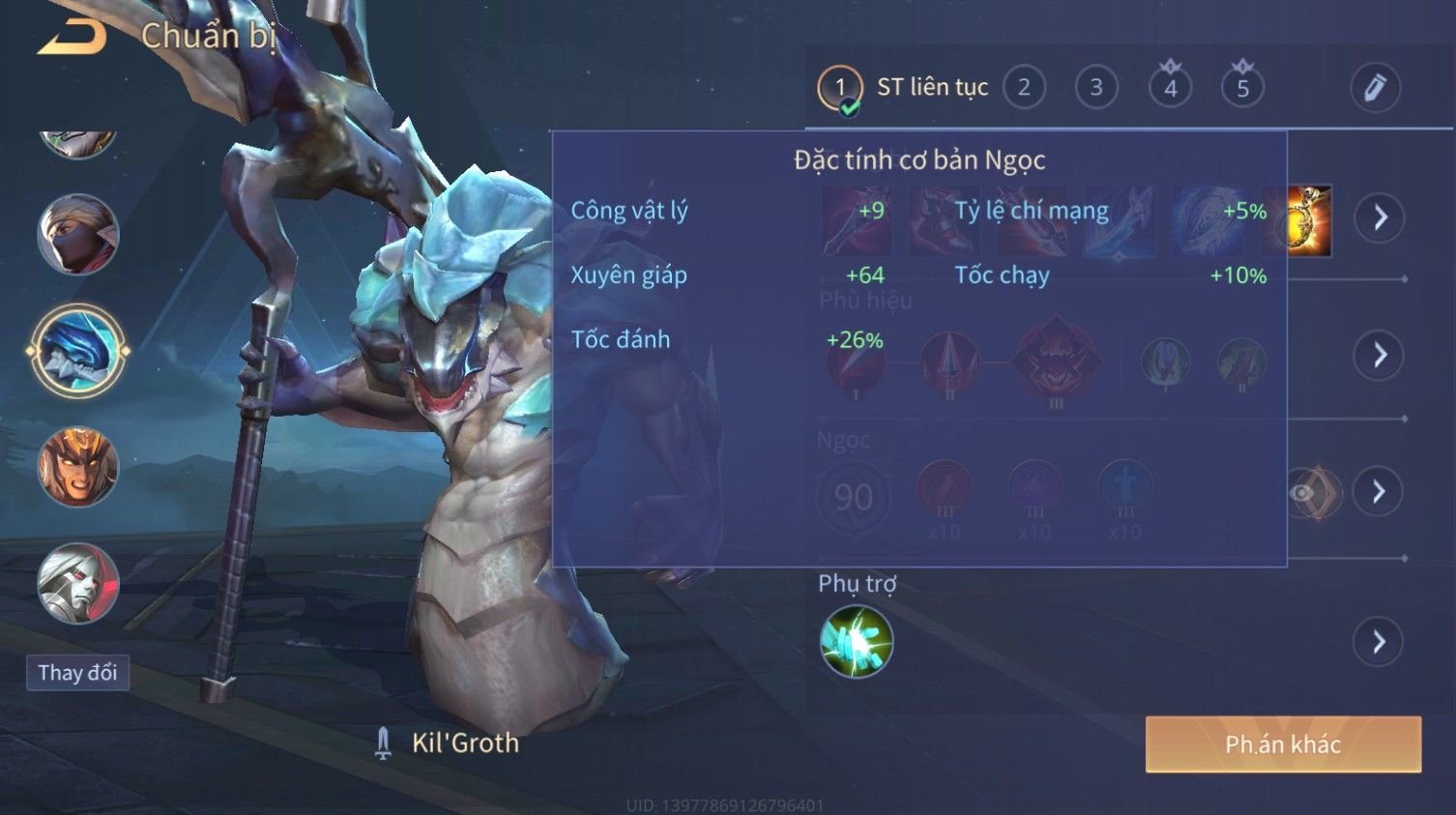Image resolution: width=1456 pixels, height=815 pixels.
Task: Expand the Phù hiệu section arrow
Action: (x=1379, y=355)
